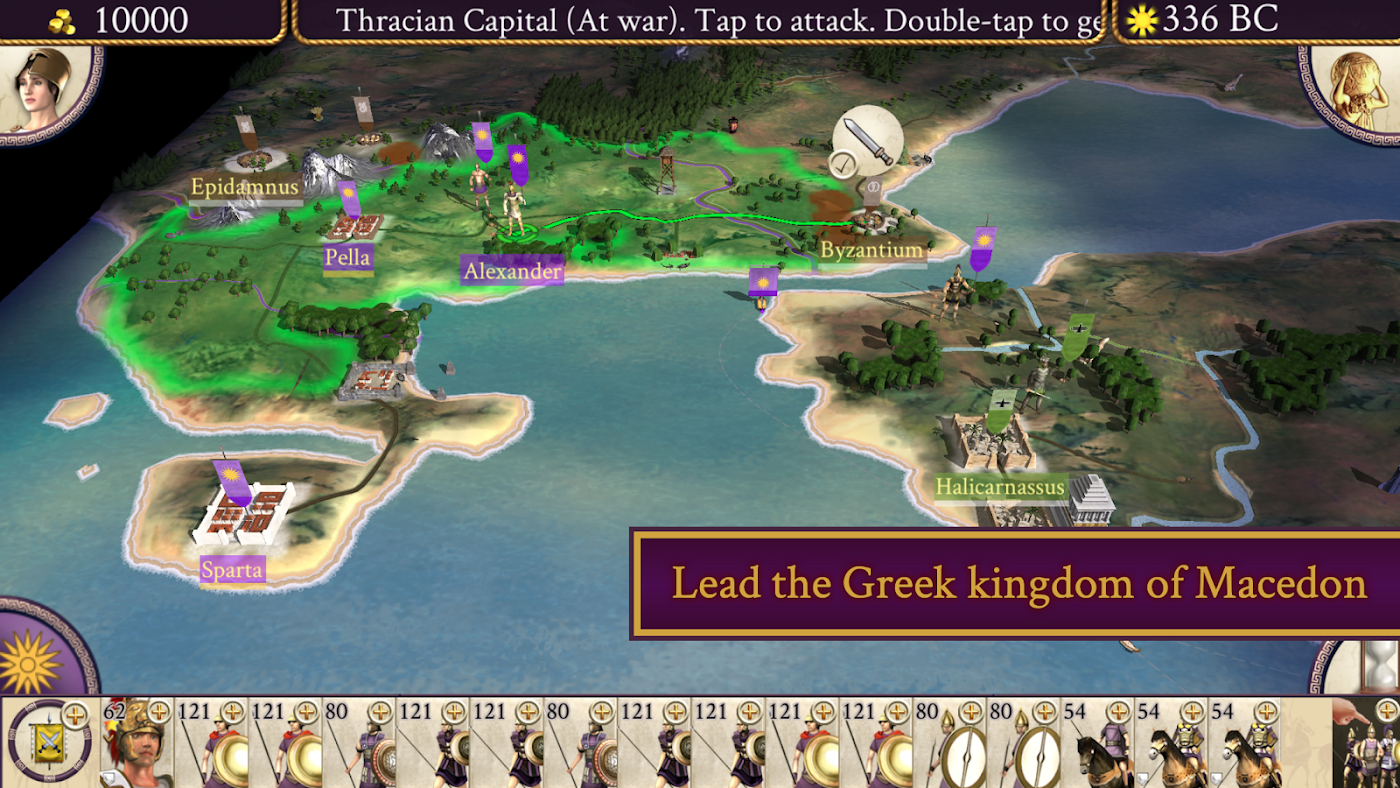Image resolution: width=1400 pixels, height=788 pixels.
Task: Select the Epidamnus settlement label
Action: [245, 187]
